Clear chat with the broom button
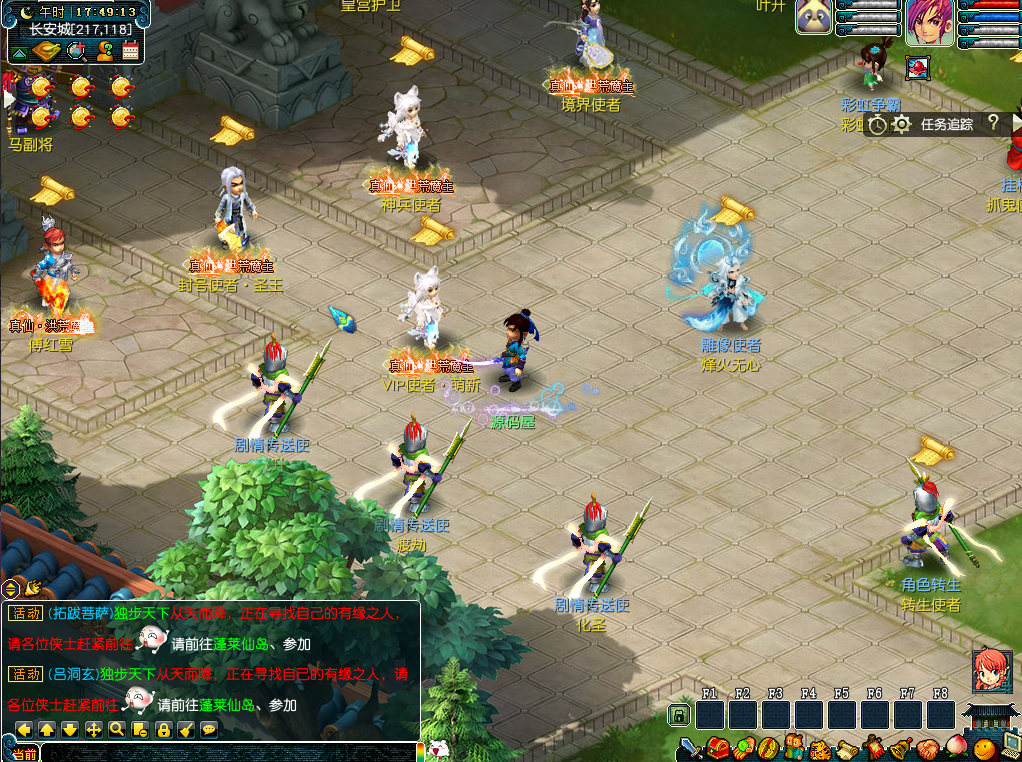Screen dimensions: 1022x762 186,729
